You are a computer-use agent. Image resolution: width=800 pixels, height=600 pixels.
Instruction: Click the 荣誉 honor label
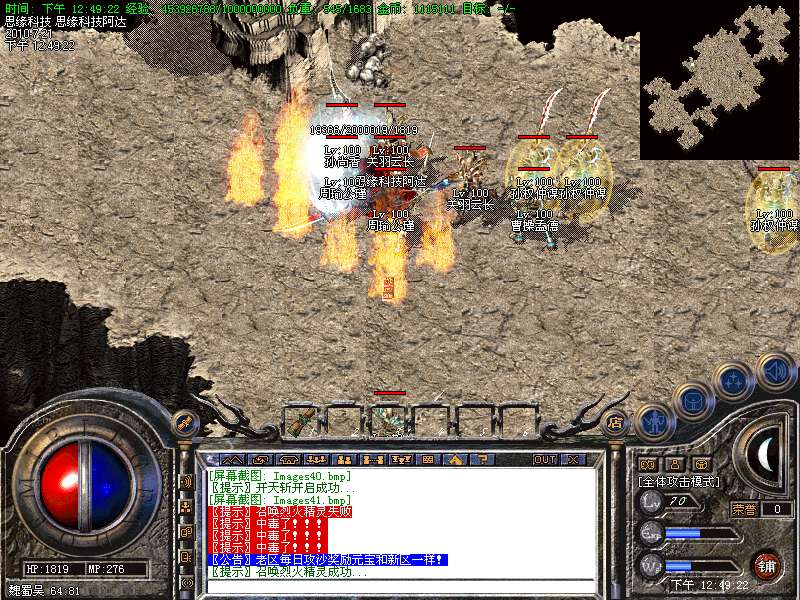744,509
